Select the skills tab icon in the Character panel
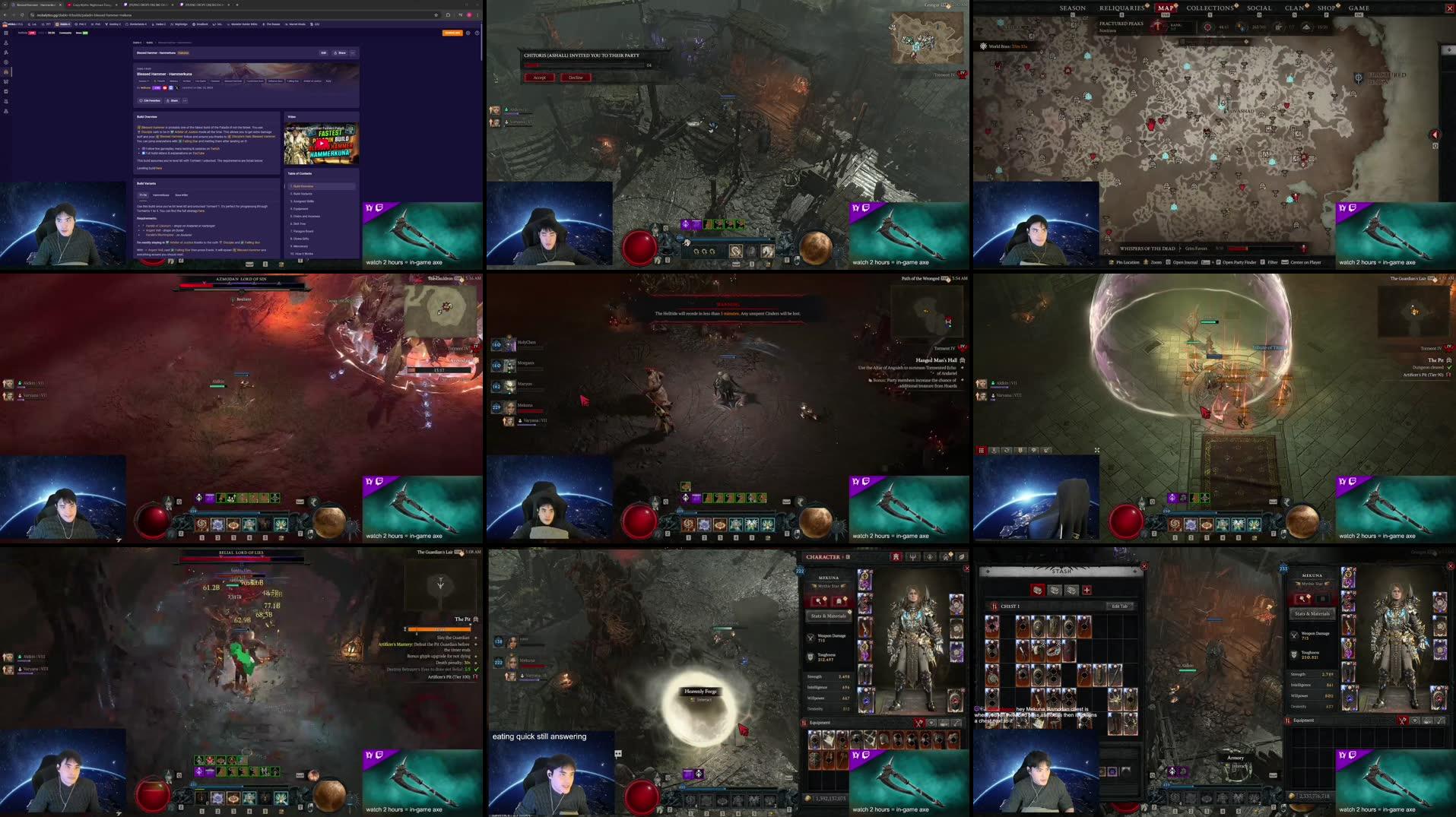The image size is (1456, 817). (912, 557)
